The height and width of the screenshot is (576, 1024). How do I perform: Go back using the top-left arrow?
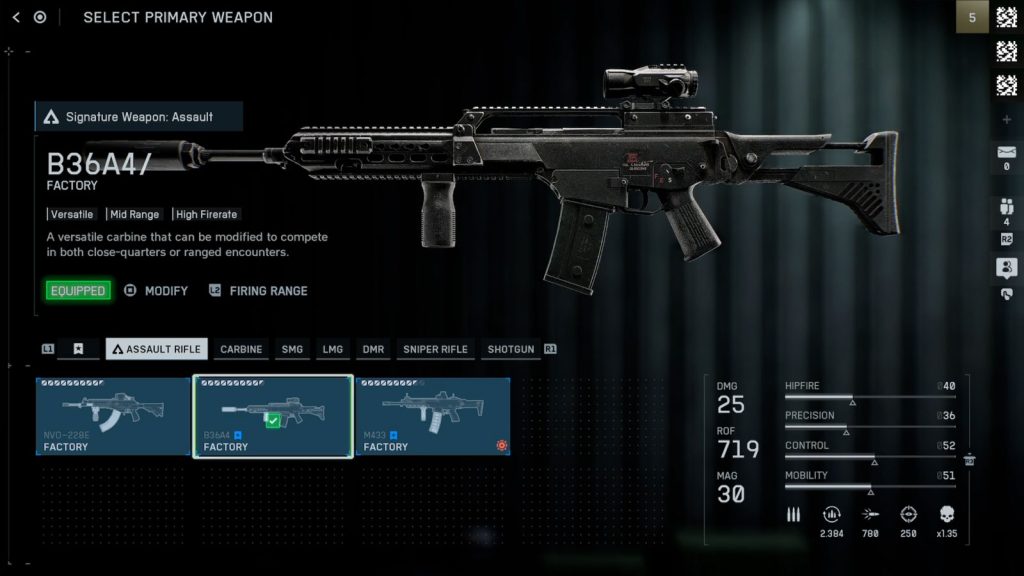[16, 17]
